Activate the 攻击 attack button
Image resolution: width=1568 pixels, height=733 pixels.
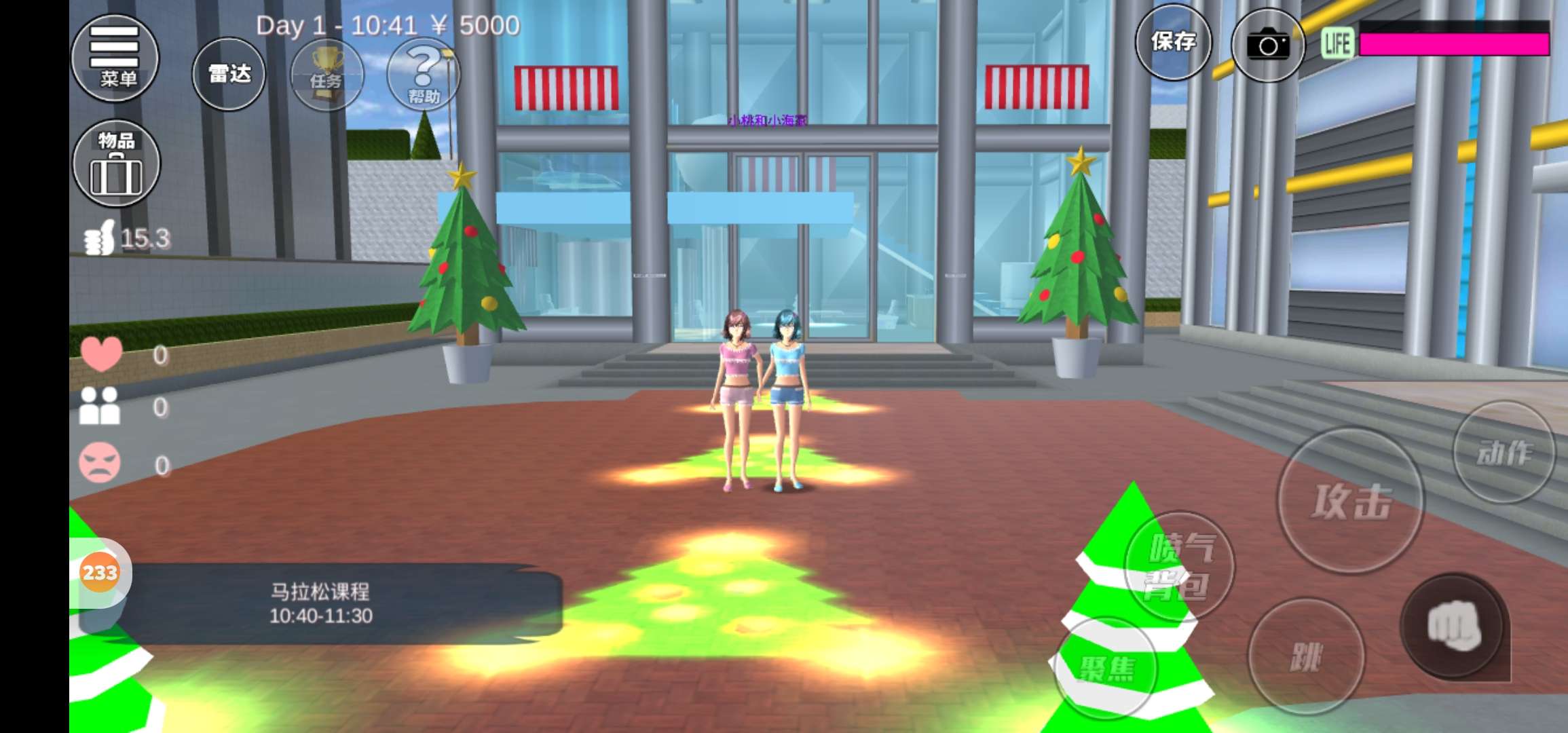[x=1350, y=501]
